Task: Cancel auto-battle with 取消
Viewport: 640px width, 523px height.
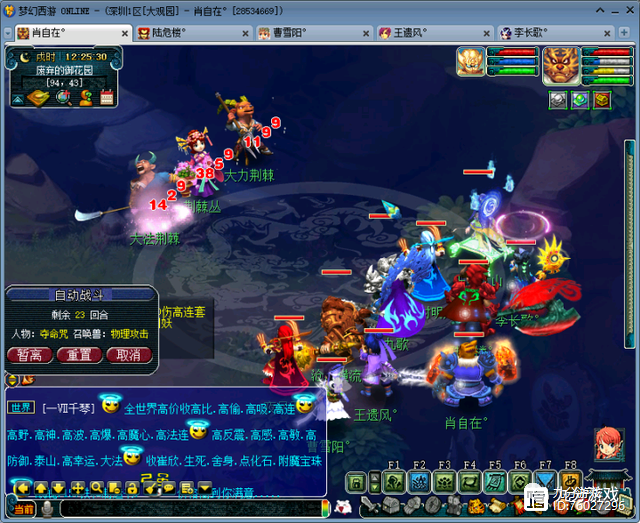Action: click(128, 355)
